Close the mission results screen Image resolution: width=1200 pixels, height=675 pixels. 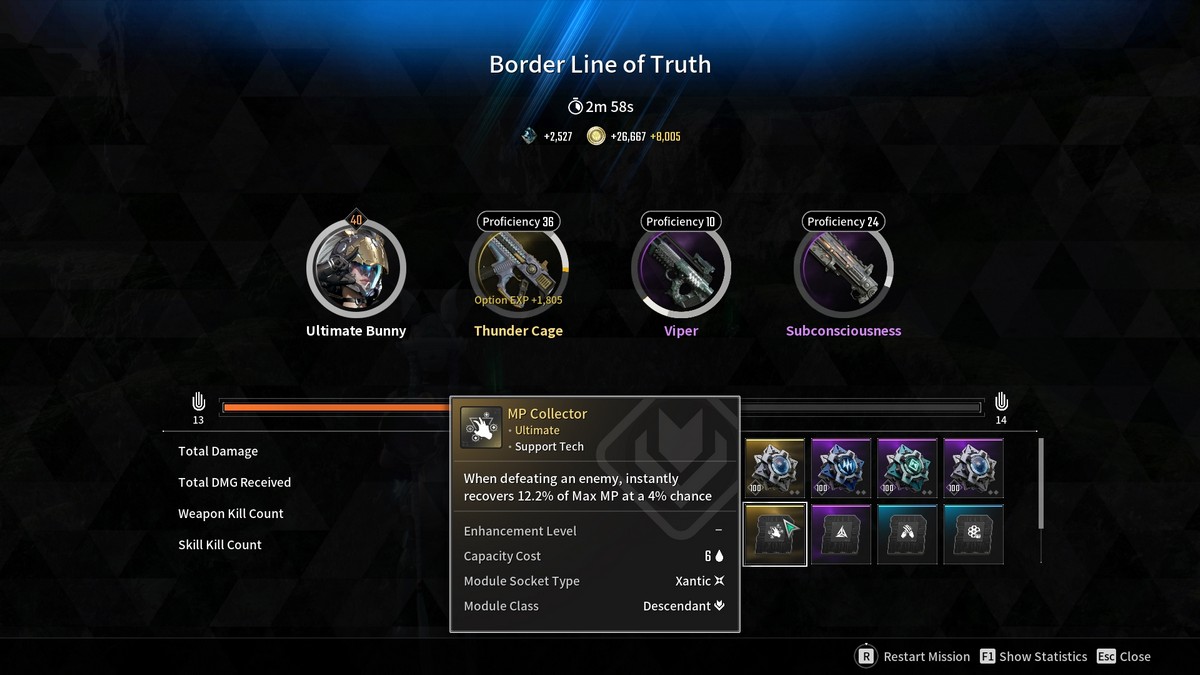[1124, 657]
